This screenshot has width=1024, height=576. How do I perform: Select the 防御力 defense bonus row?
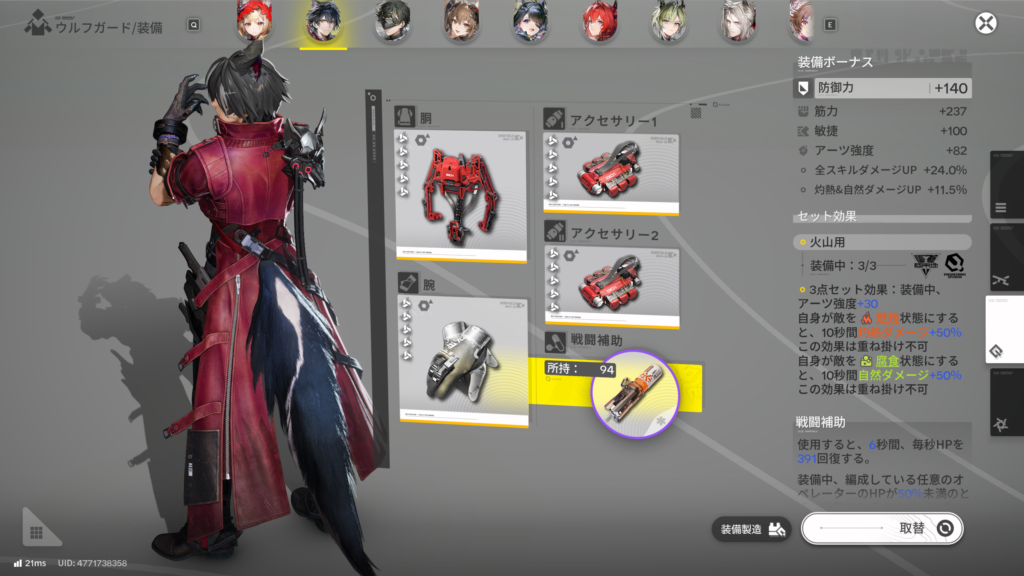click(x=882, y=89)
